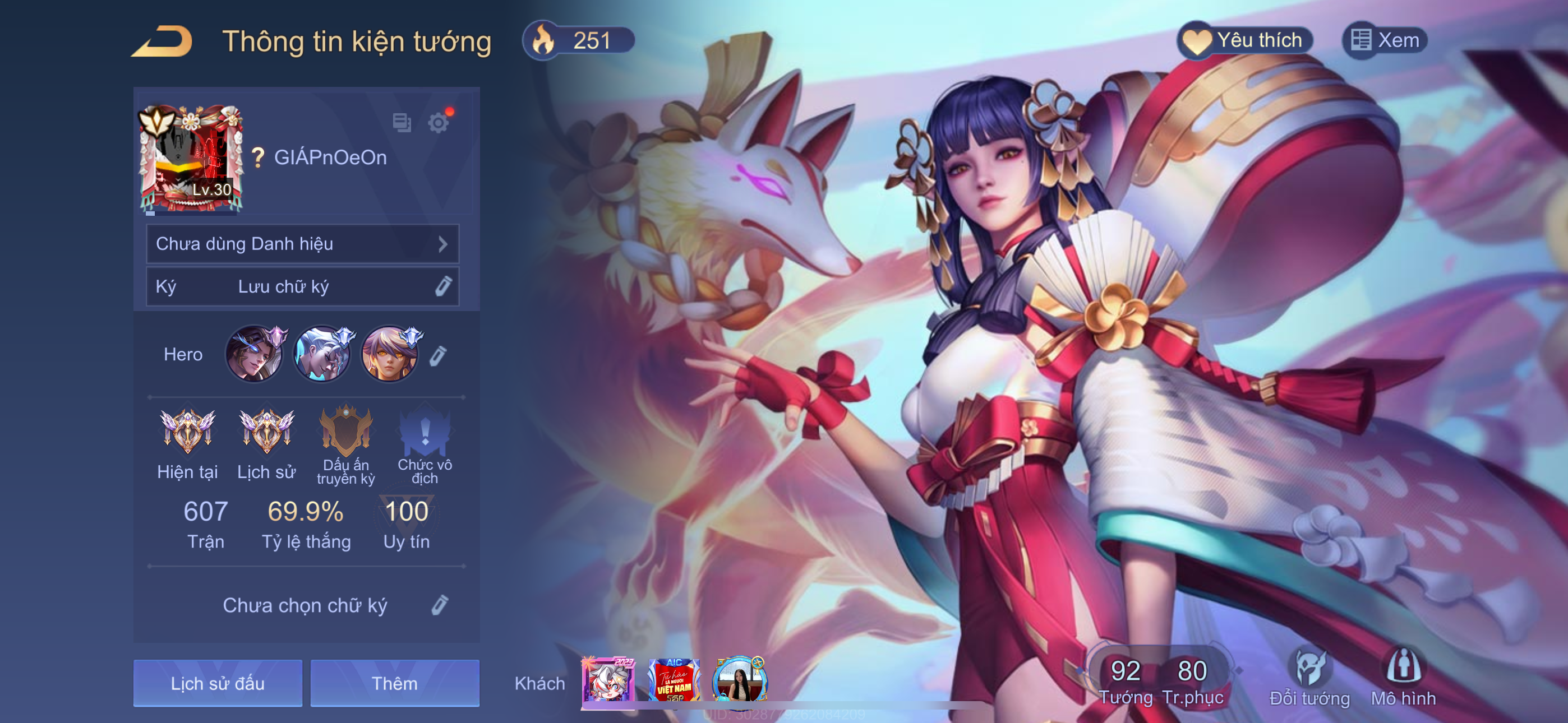Edit the Chưa chọn chữ ký signature
Viewport: 1568px width, 723px height.
coord(440,605)
